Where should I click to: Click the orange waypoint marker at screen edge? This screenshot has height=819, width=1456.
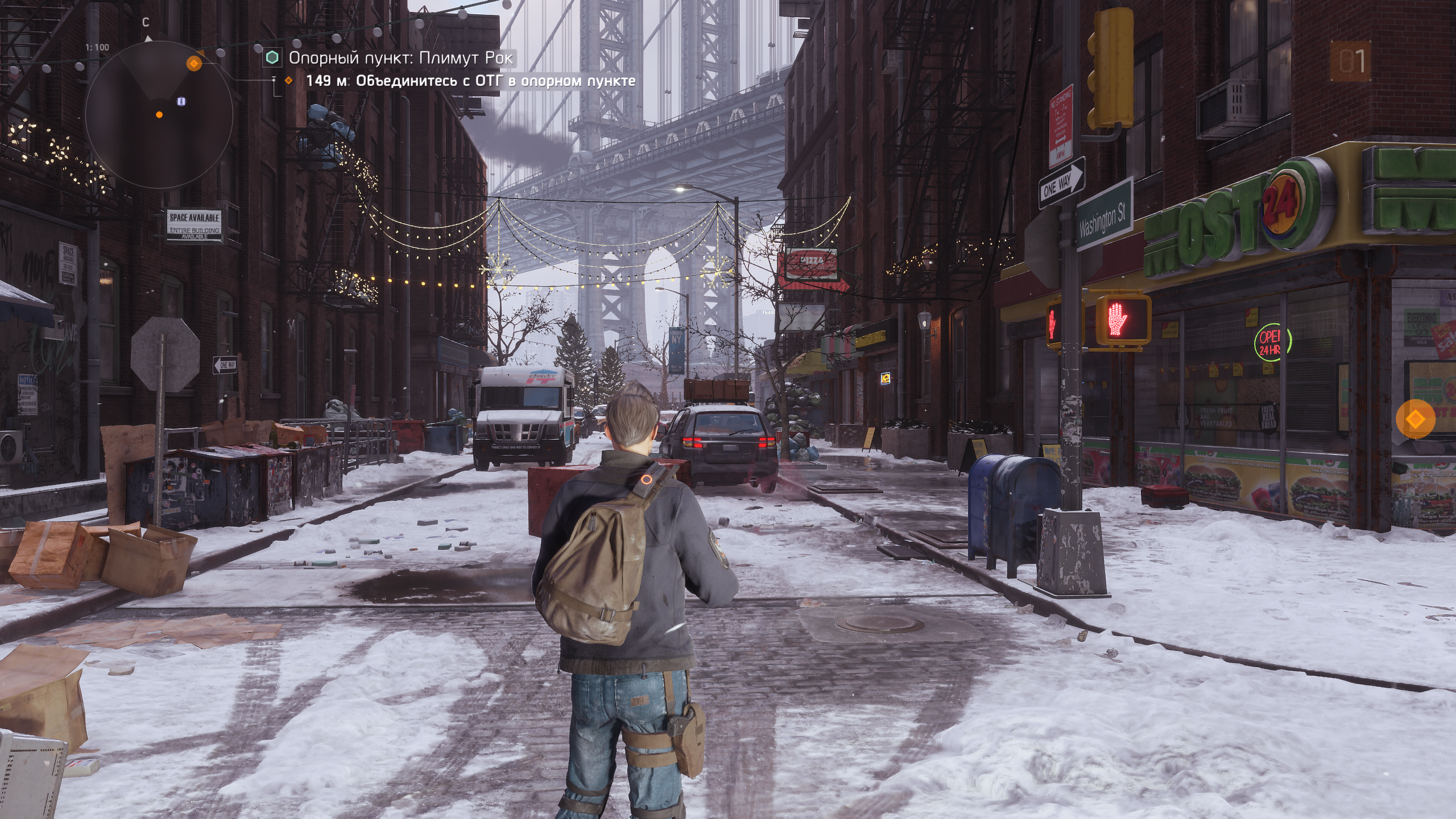[1415, 419]
